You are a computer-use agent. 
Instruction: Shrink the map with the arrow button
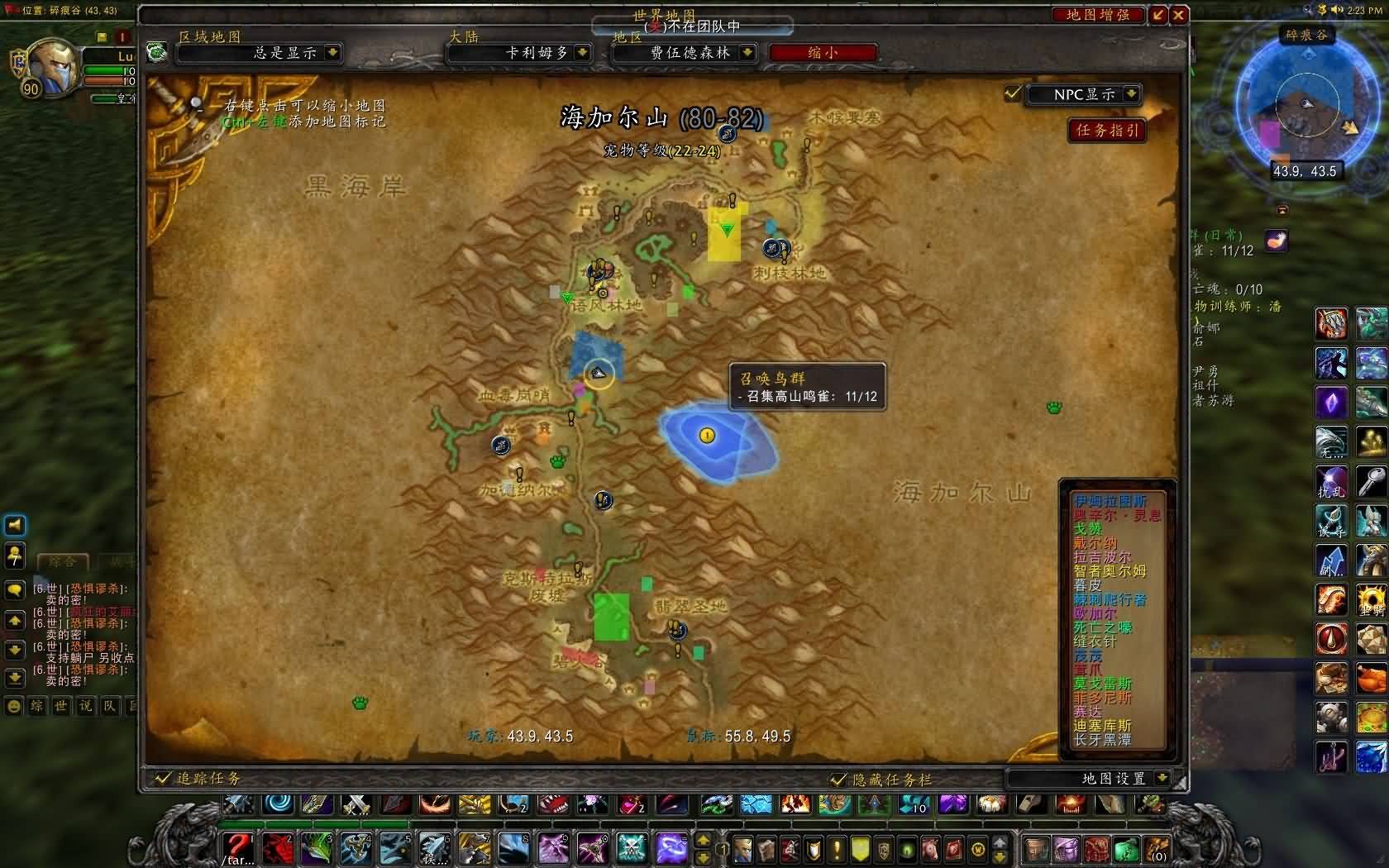(x=1158, y=15)
